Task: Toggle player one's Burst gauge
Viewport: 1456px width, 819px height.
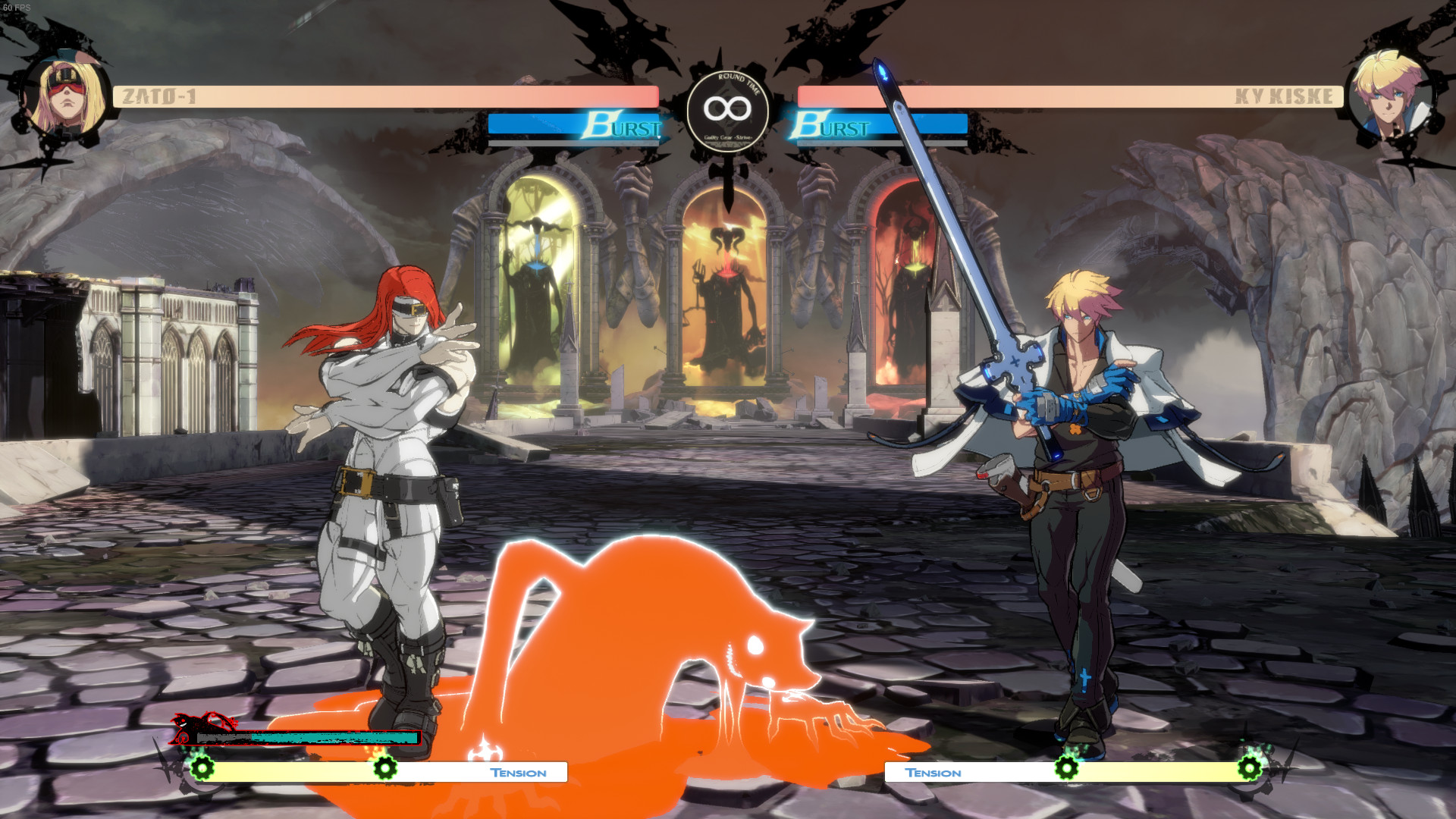Action: pos(576,127)
